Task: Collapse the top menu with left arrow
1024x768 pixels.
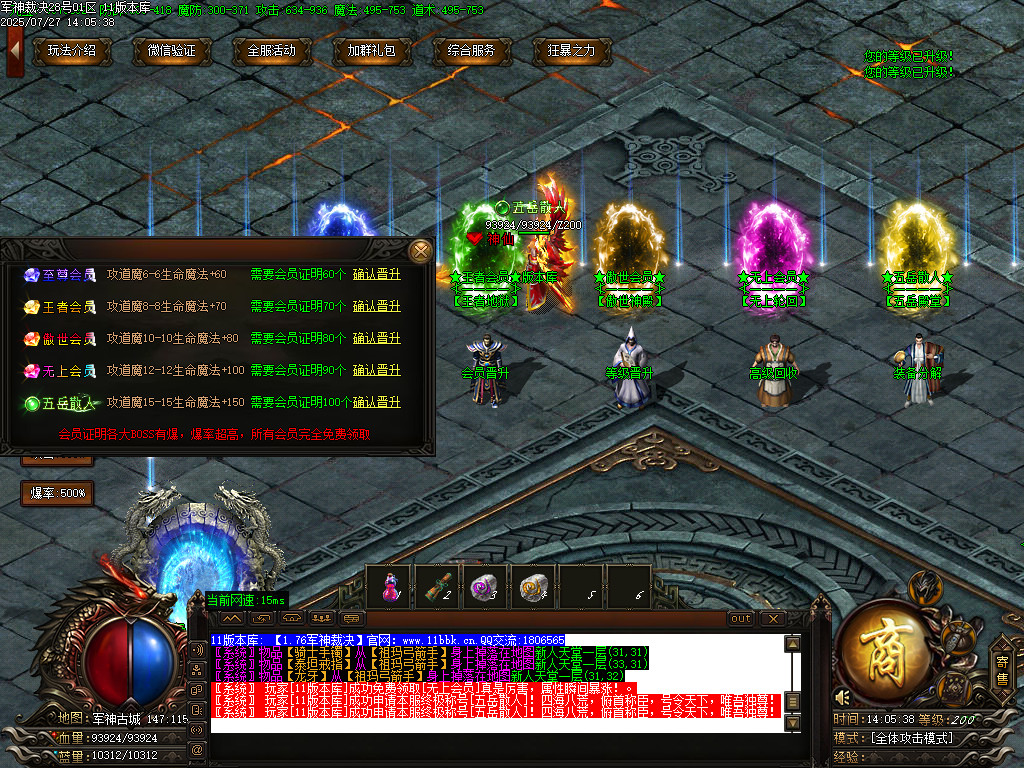Action: point(14,51)
